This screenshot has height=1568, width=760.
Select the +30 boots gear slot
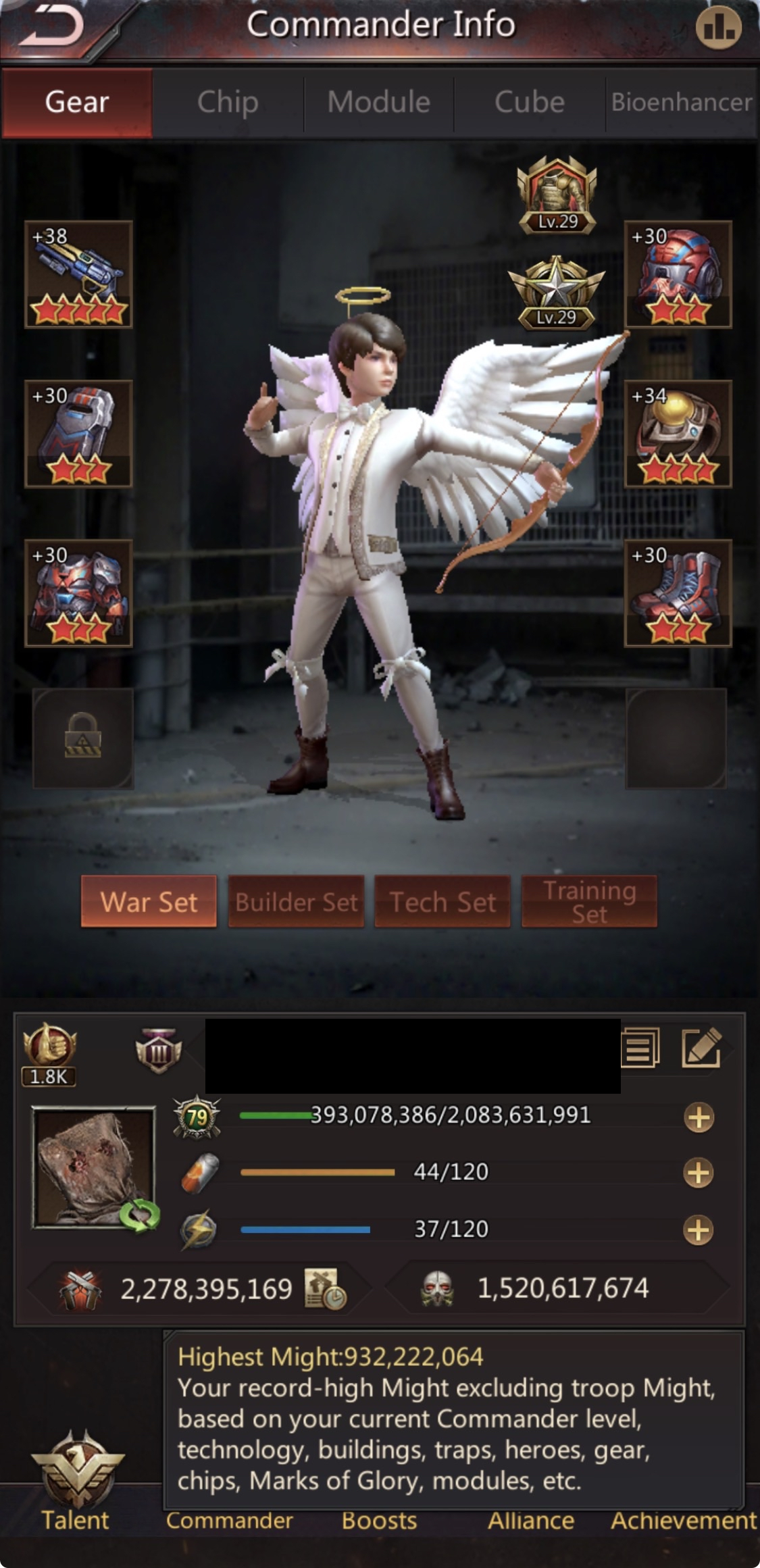pyautogui.click(x=678, y=593)
